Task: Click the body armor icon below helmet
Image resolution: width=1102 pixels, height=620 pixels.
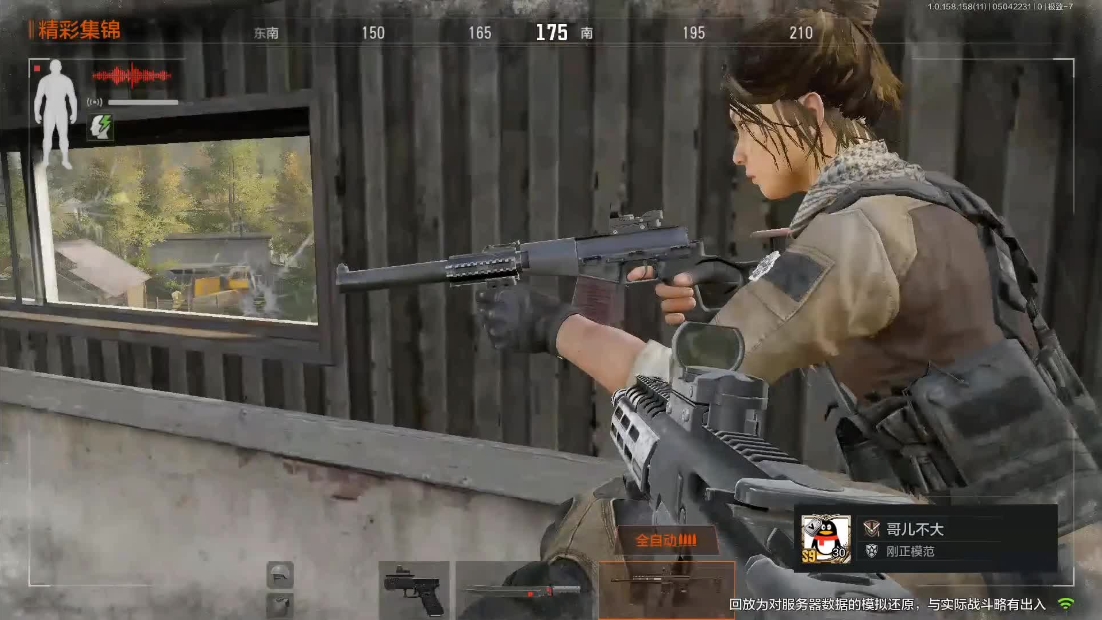Action: pos(280,604)
